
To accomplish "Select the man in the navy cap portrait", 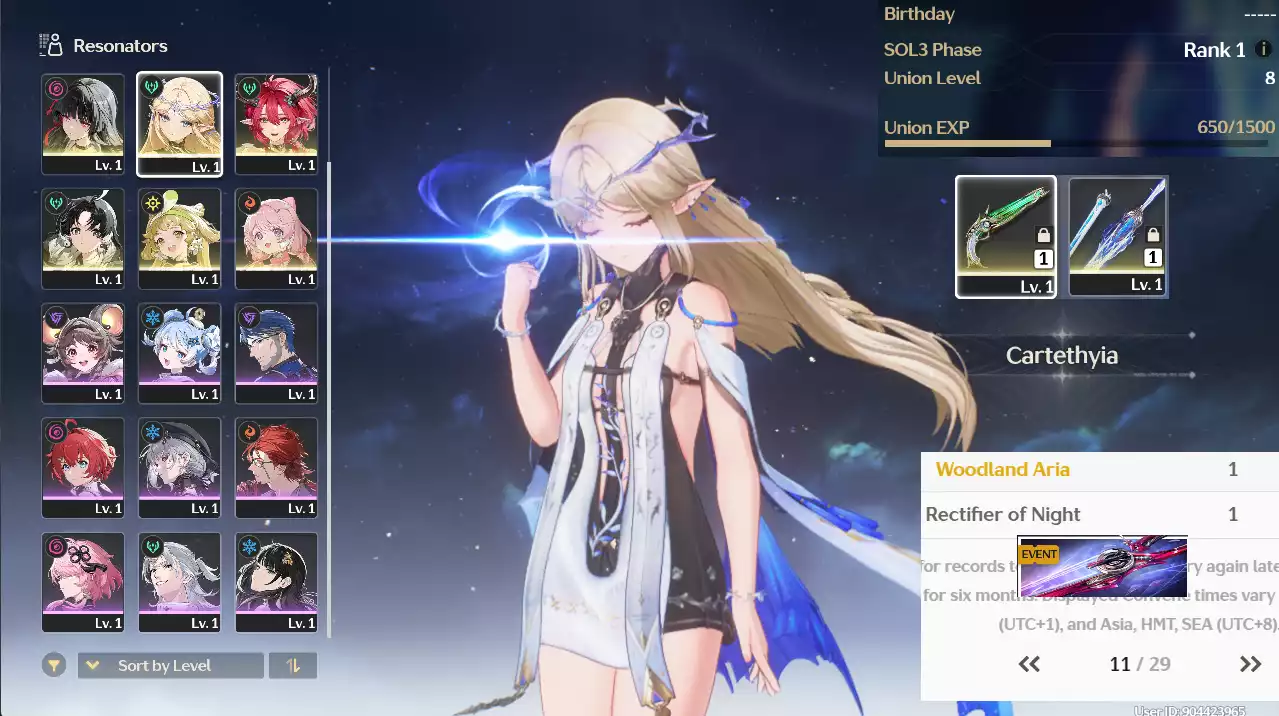I will pyautogui.click(x=276, y=353).
